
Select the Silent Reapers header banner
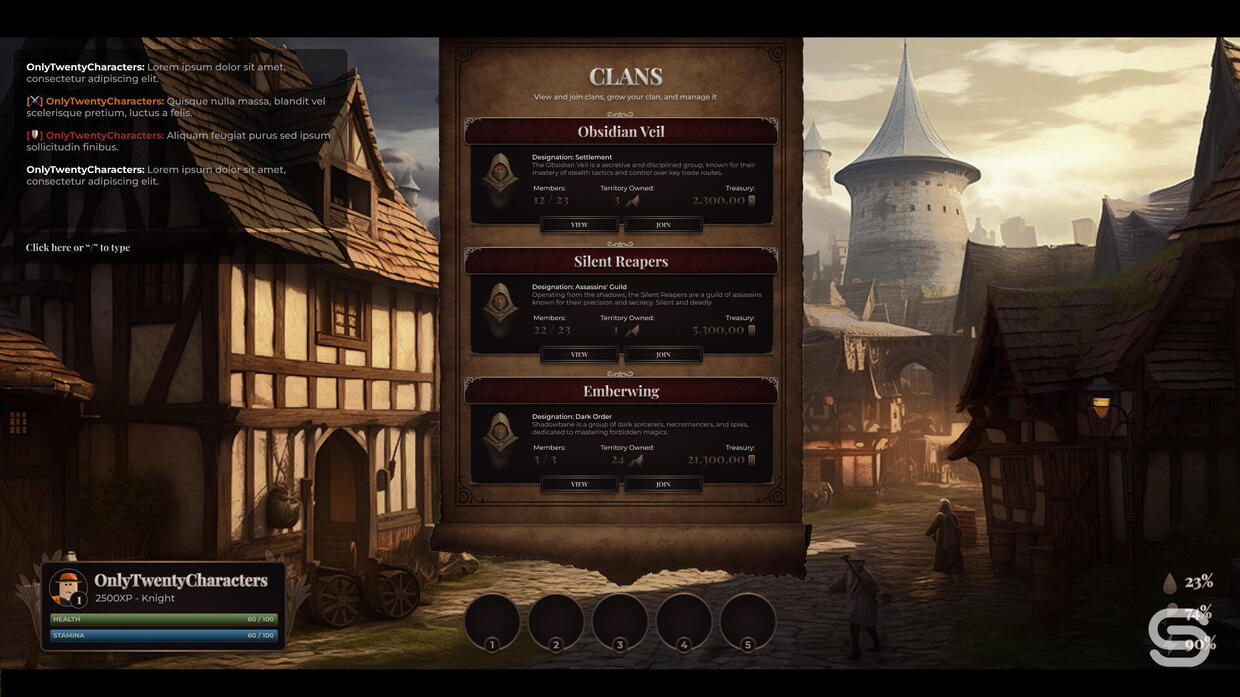pos(621,262)
